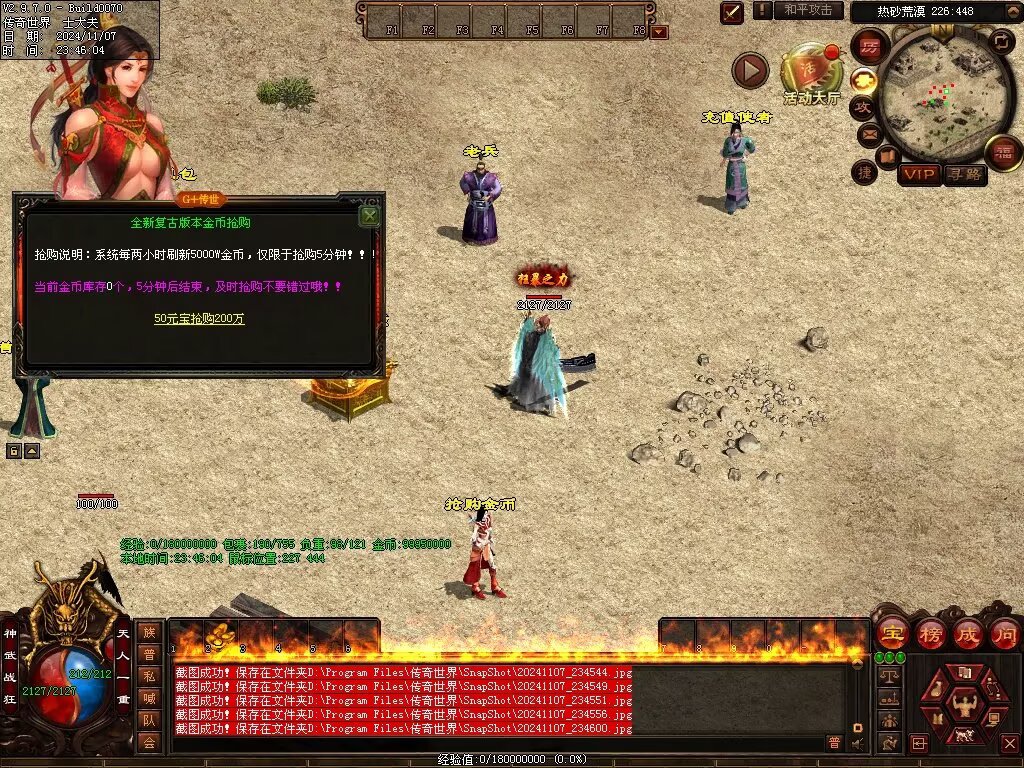Switch chat to the 队 team channel
This screenshot has height=768, width=1024.
pos(149,720)
